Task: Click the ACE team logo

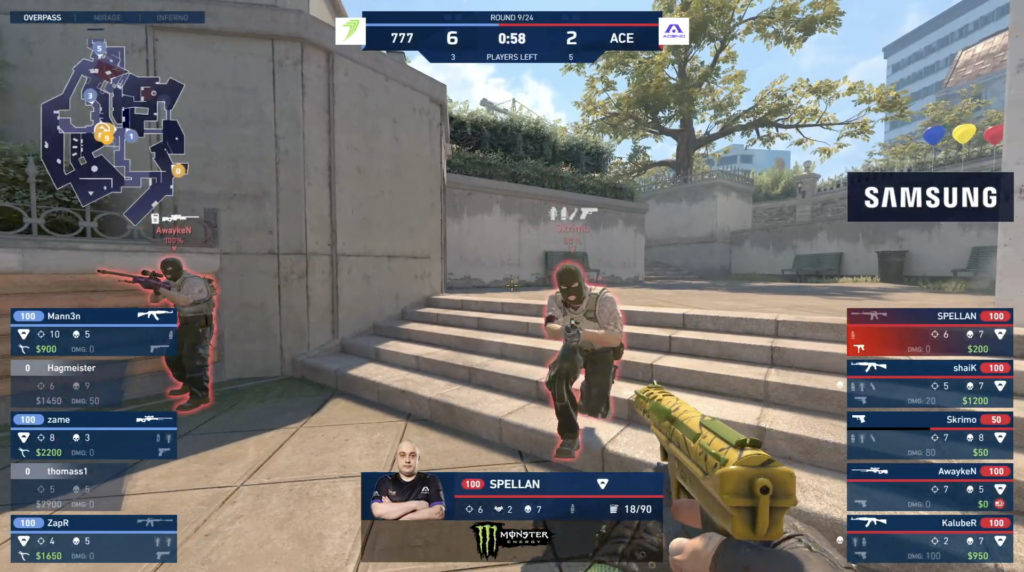Action: [x=674, y=31]
